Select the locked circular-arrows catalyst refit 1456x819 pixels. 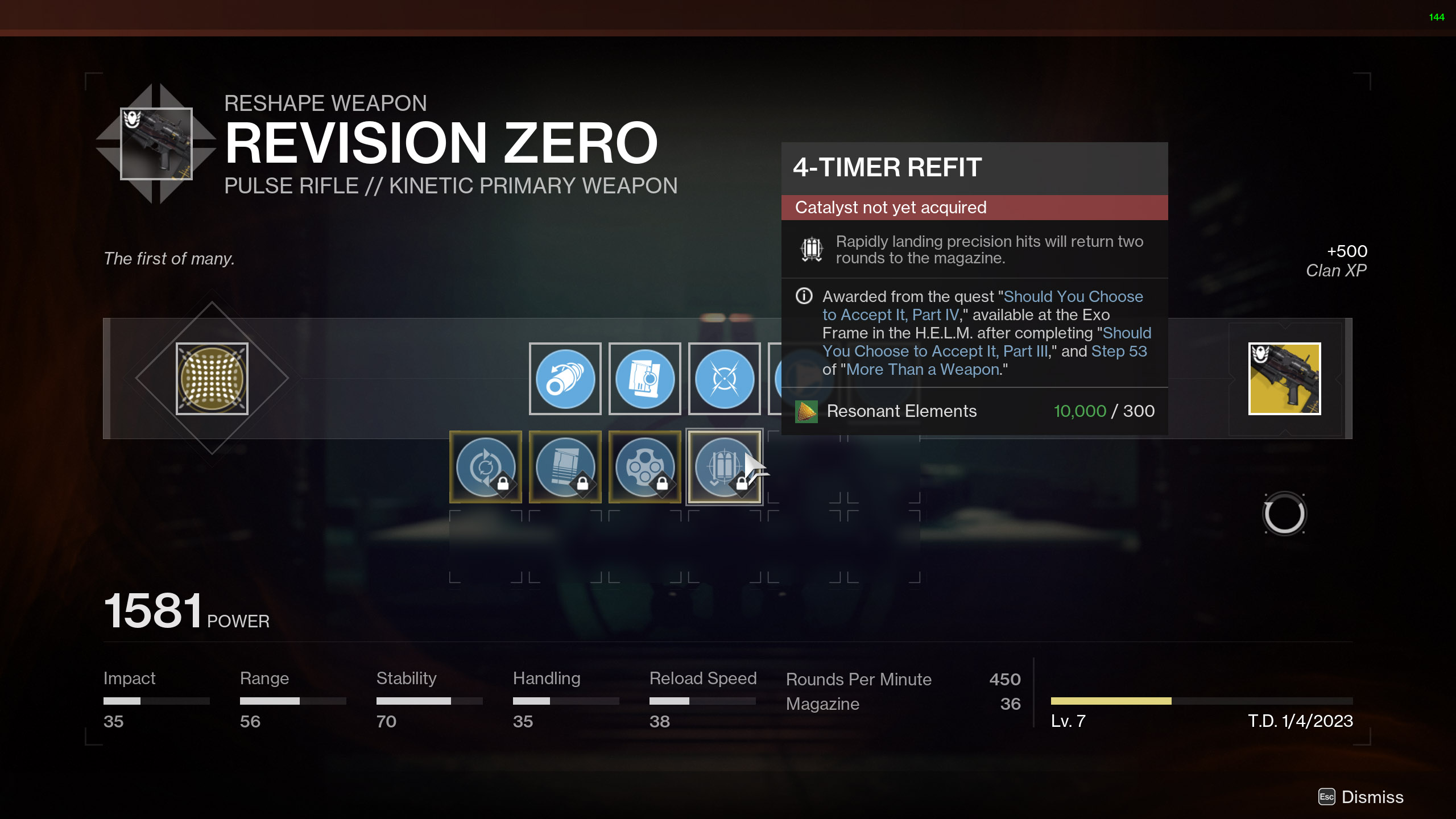pyautogui.click(x=485, y=467)
